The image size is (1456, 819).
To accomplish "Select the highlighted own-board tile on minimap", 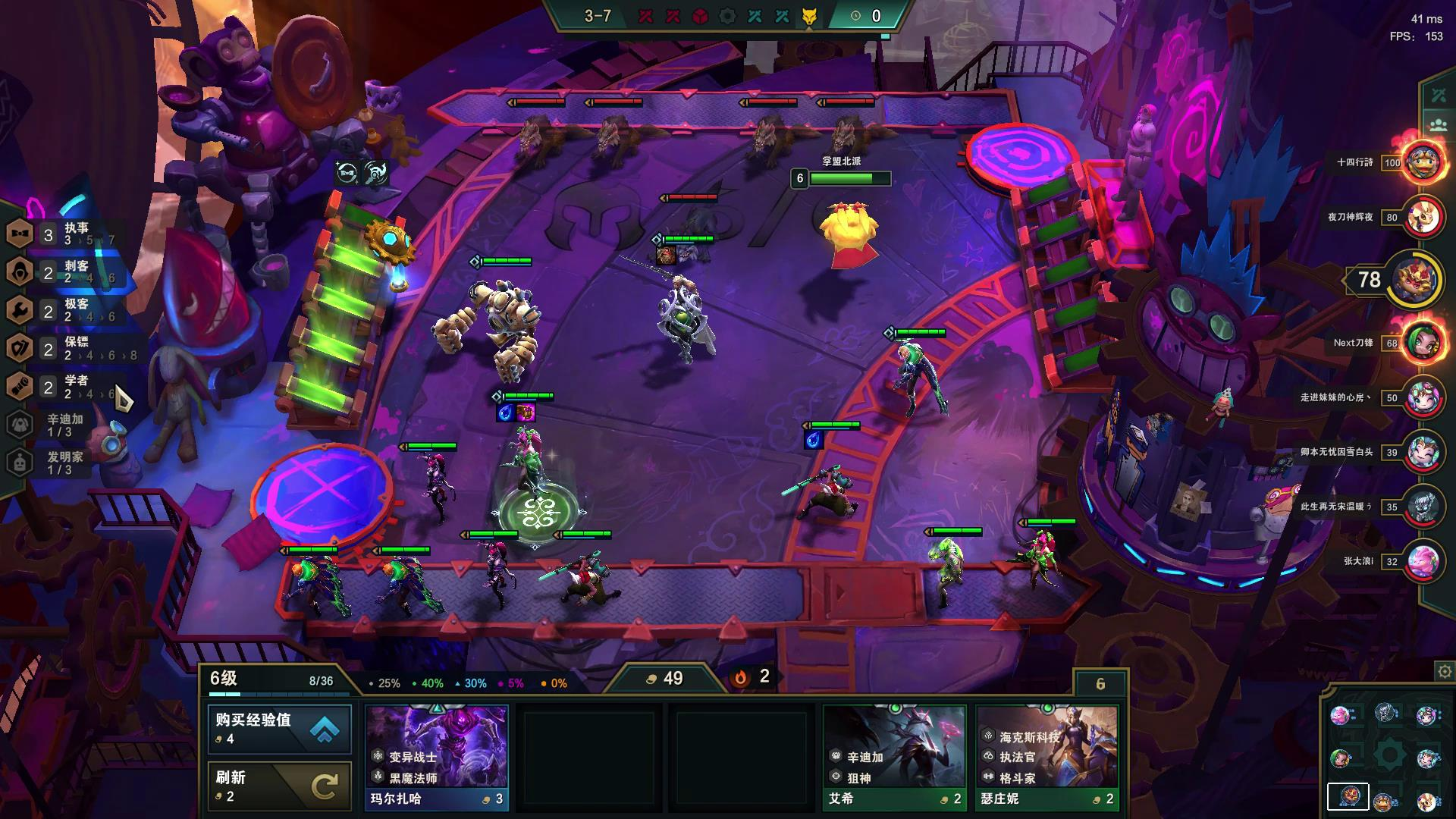I will pyautogui.click(x=1348, y=796).
